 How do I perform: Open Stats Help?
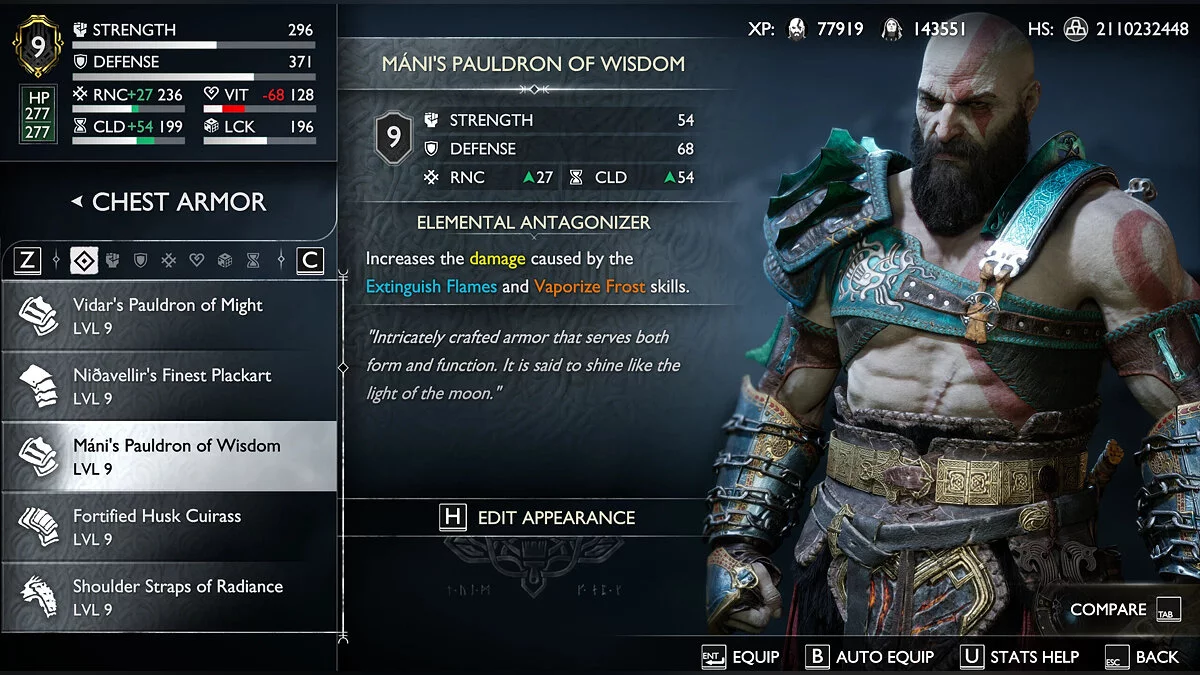point(1019,657)
